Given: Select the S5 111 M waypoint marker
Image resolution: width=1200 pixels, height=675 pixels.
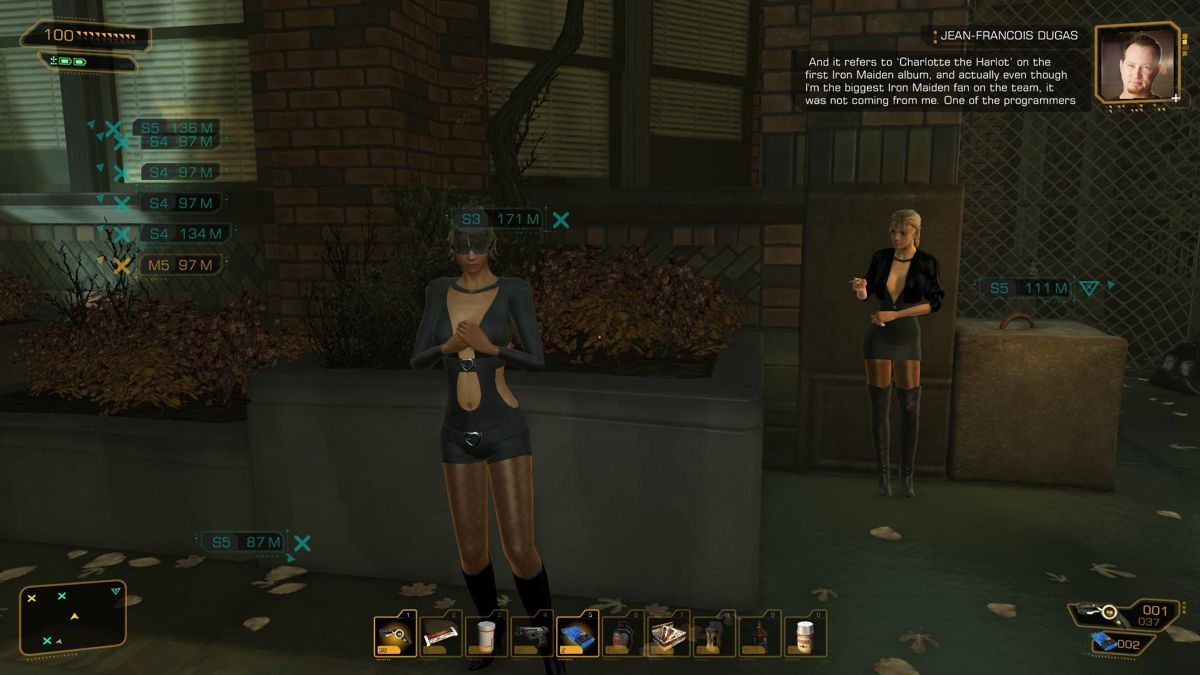Looking at the screenshot, I should (1029, 288).
